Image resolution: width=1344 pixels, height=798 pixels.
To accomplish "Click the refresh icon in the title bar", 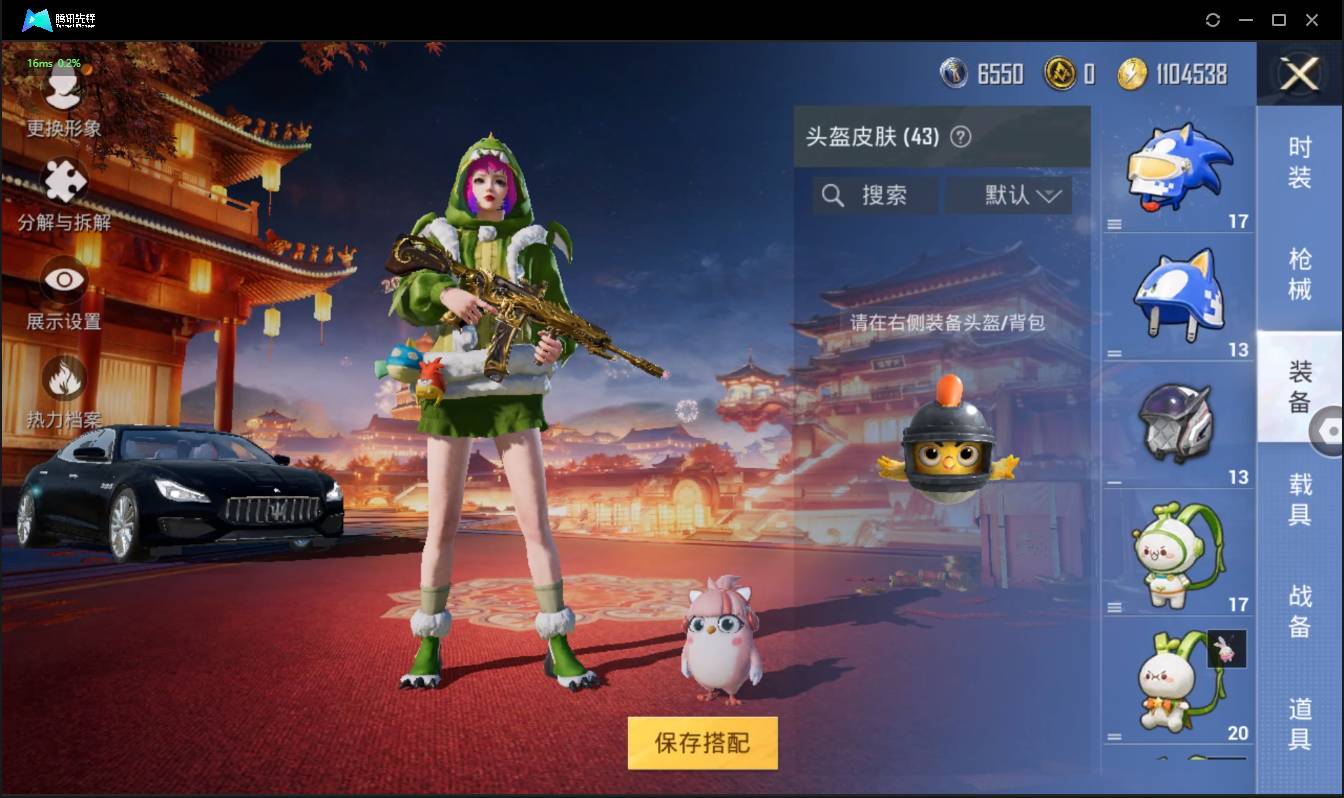I will (x=1213, y=20).
